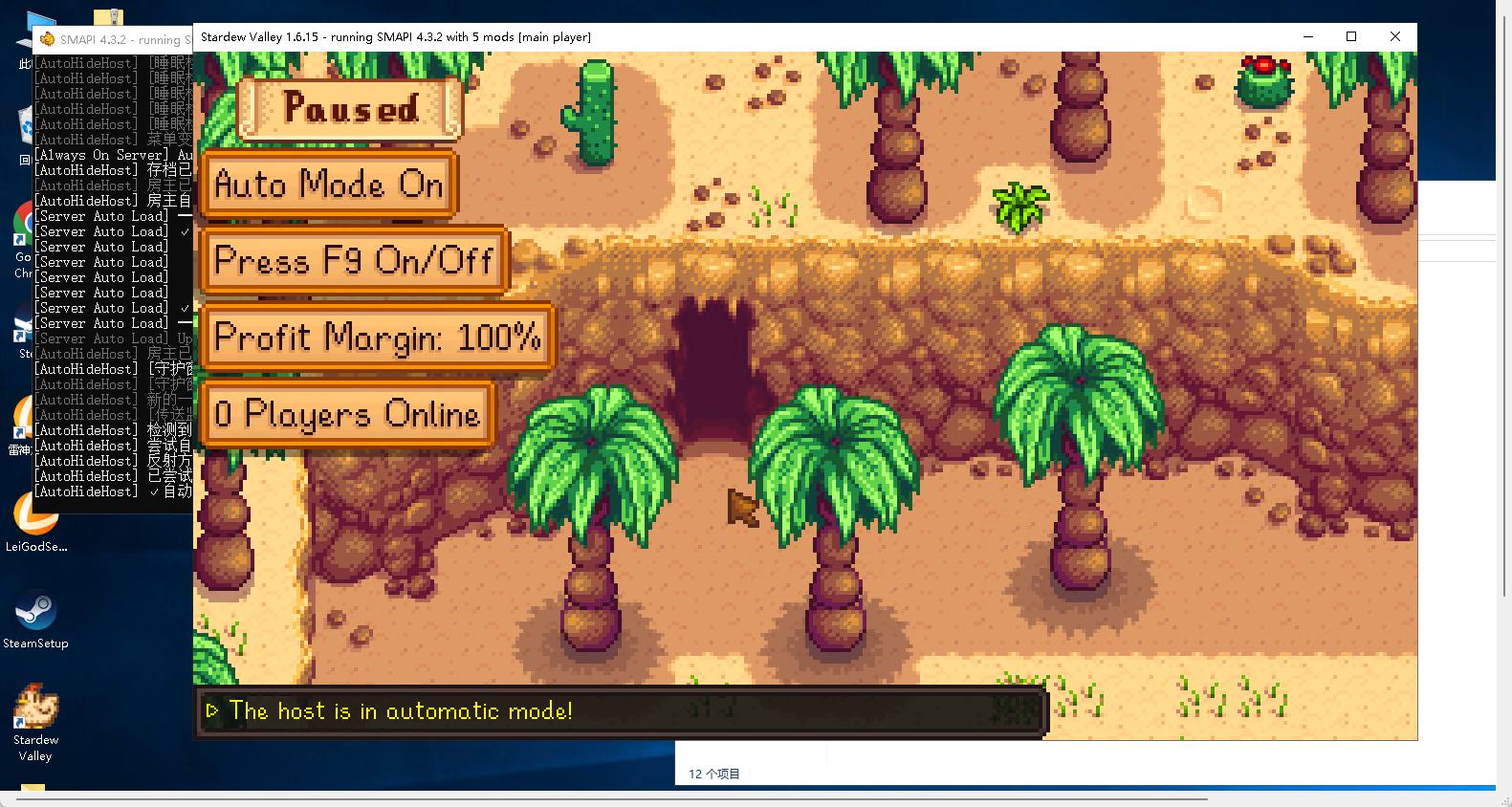Screen dimensions: 1512x807
Task: Close the Stardew Valley game window
Action: pos(1394,37)
